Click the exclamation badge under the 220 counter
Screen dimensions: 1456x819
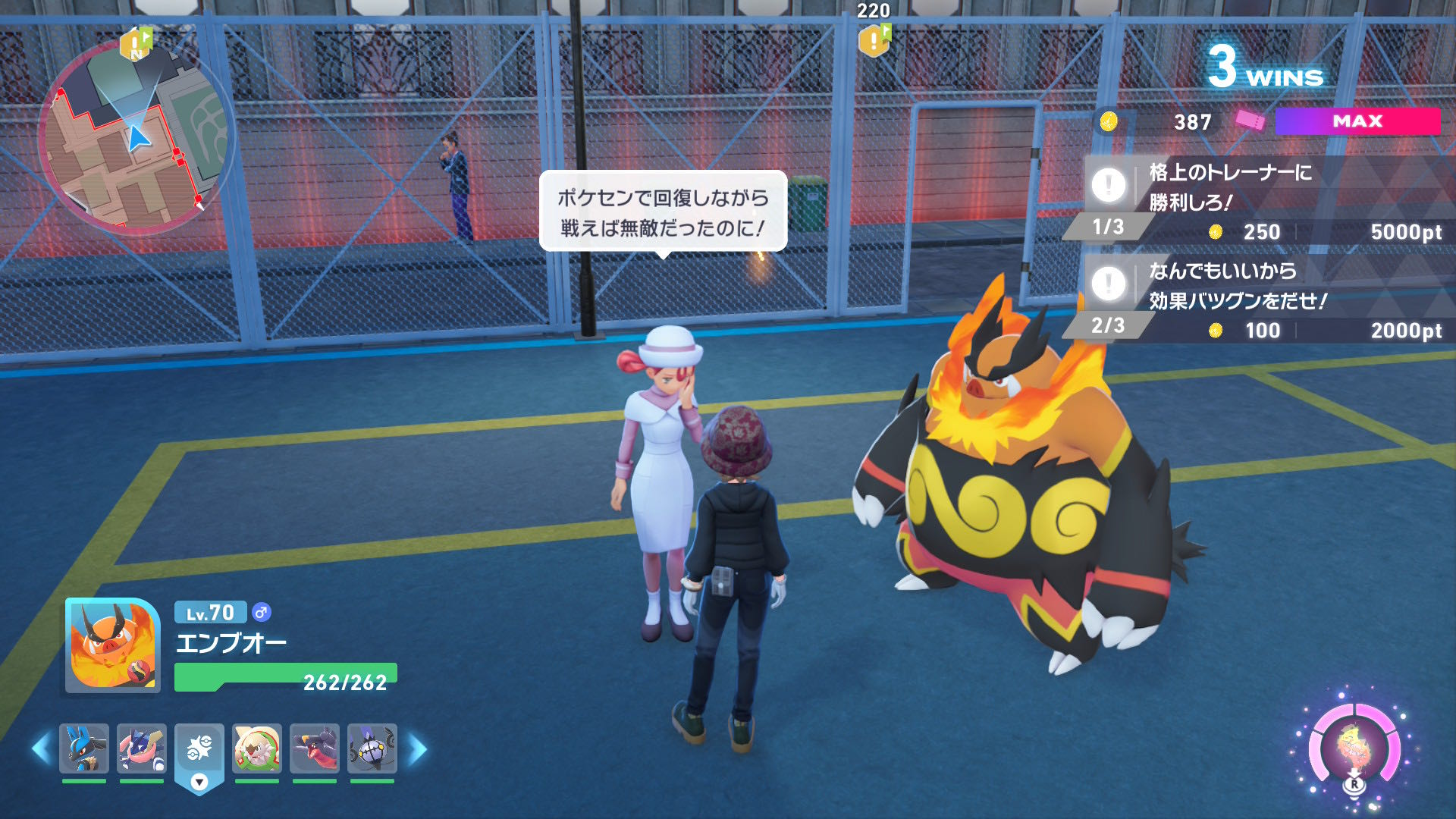click(x=874, y=42)
